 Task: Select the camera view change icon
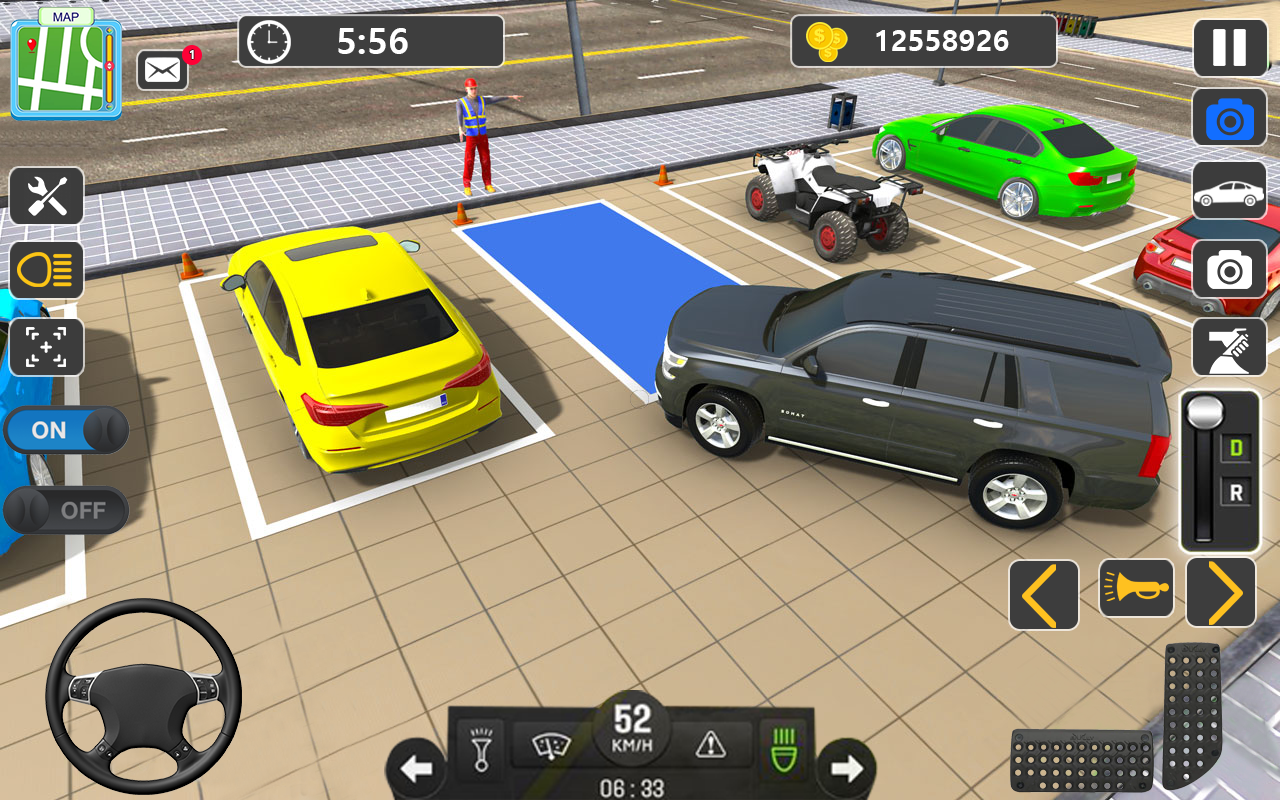point(1228,117)
